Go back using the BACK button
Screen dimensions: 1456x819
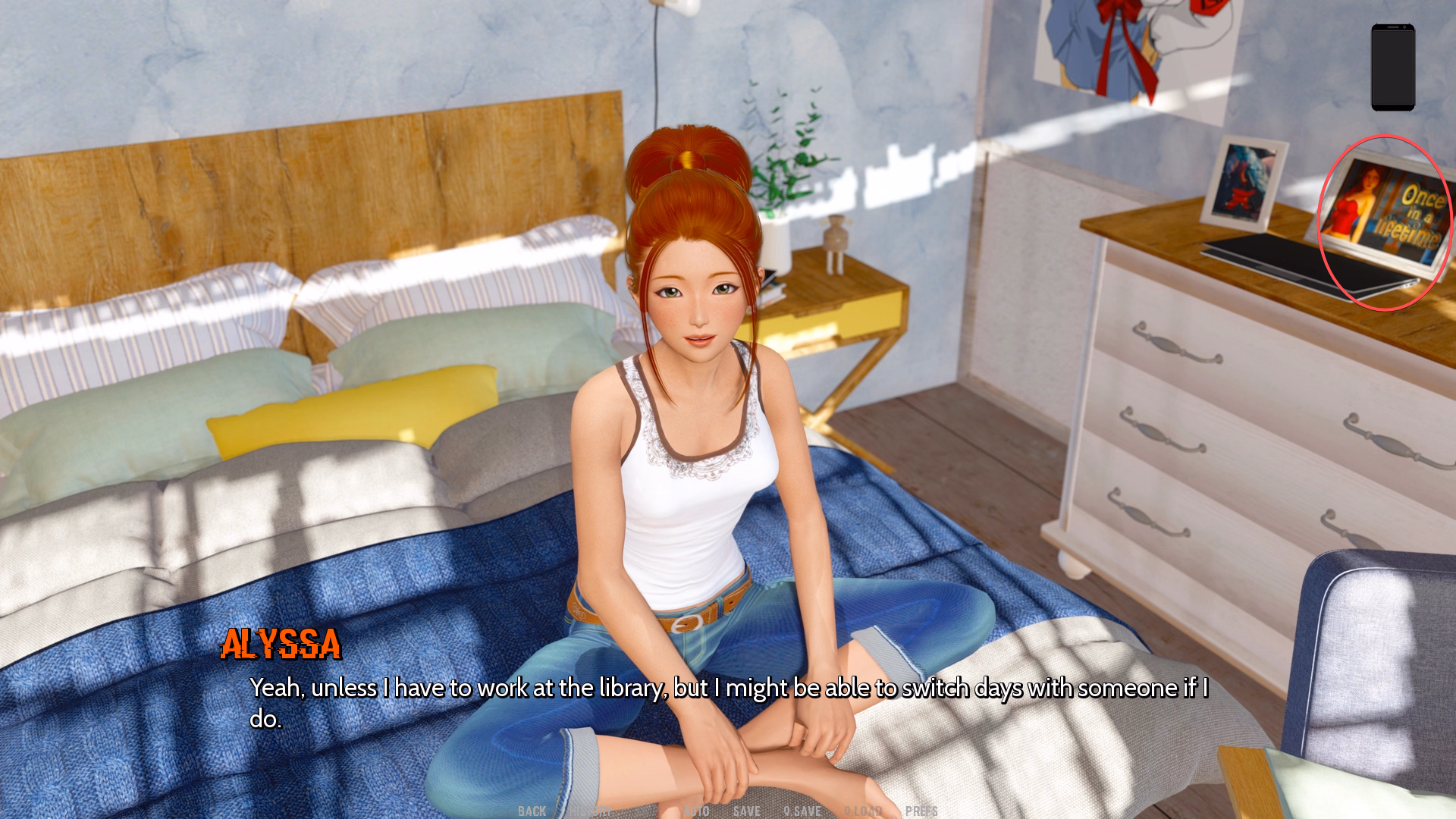click(x=532, y=811)
